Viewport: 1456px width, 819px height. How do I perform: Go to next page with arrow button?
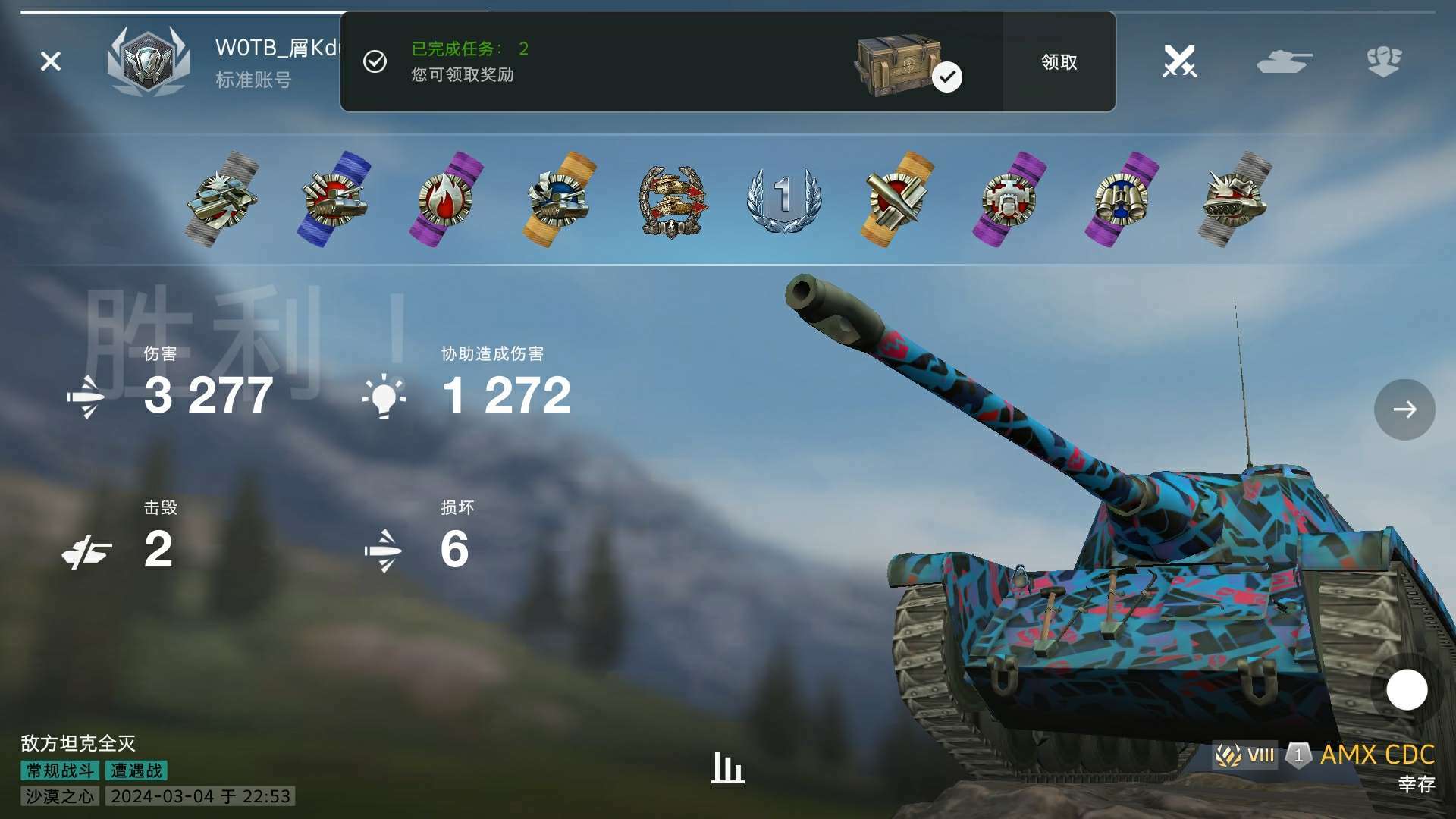(x=1404, y=409)
